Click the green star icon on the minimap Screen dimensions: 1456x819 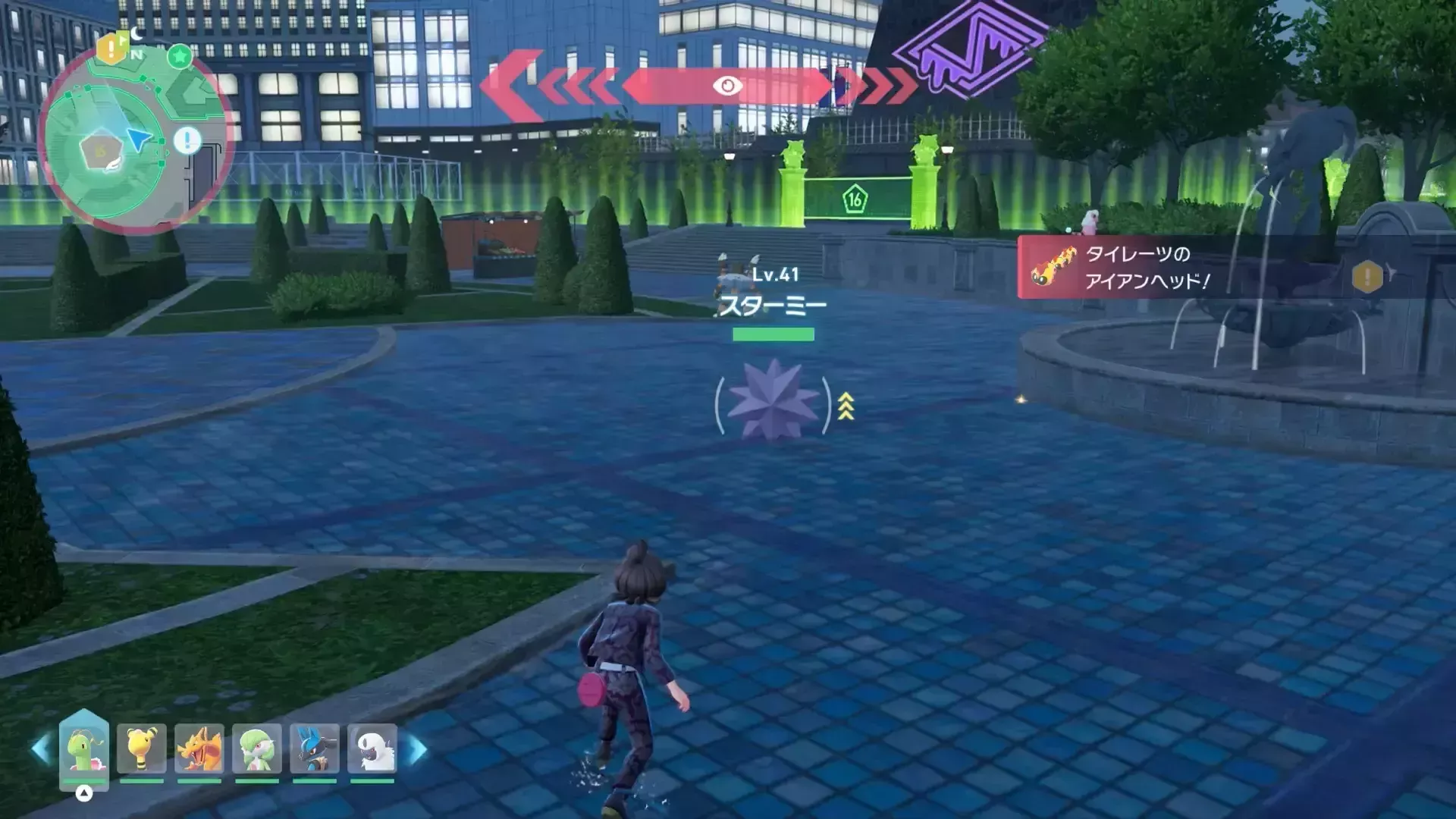[x=180, y=55]
